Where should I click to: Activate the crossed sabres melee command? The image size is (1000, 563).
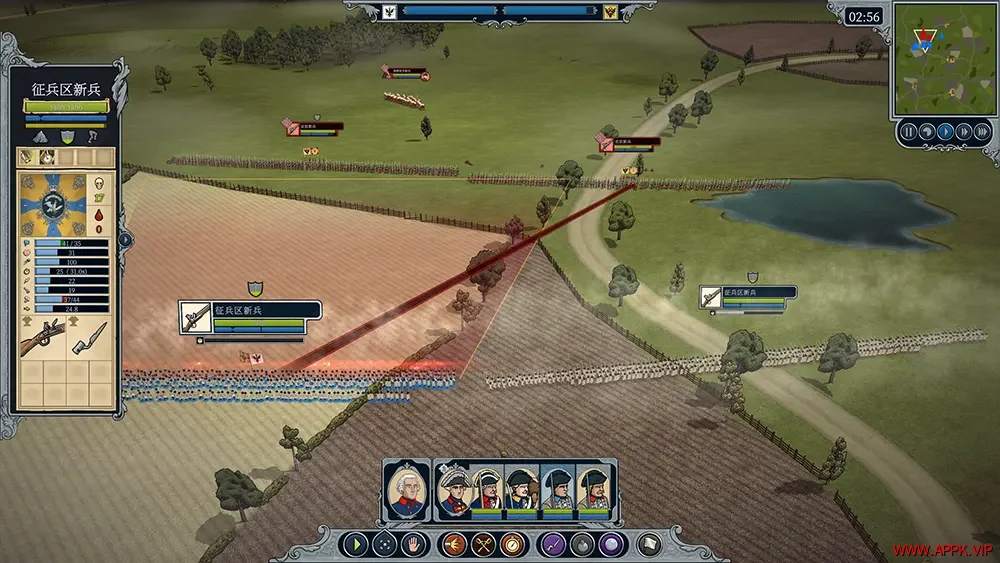pyautogui.click(x=483, y=545)
